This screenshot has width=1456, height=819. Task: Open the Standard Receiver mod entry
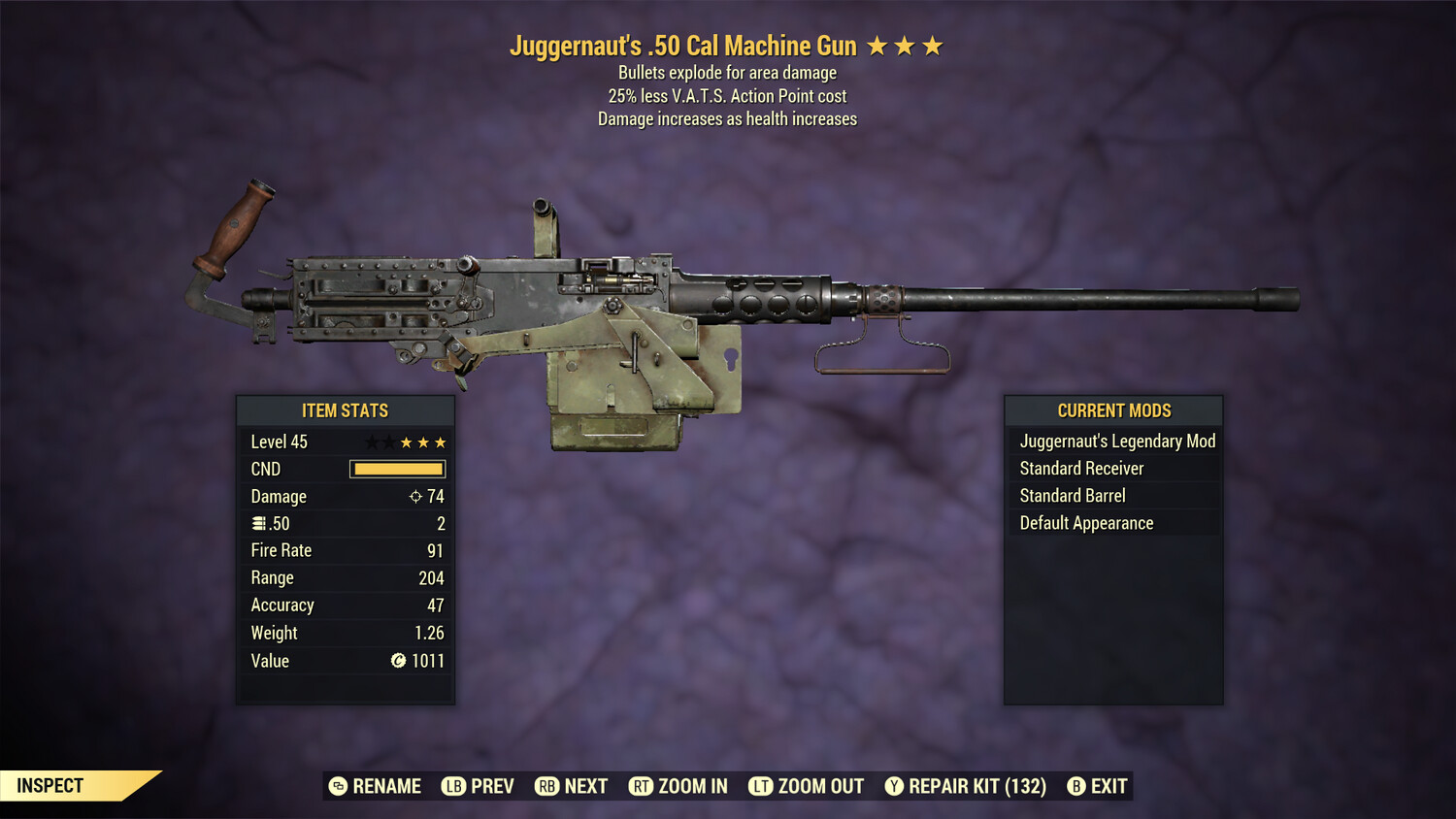[1081, 468]
